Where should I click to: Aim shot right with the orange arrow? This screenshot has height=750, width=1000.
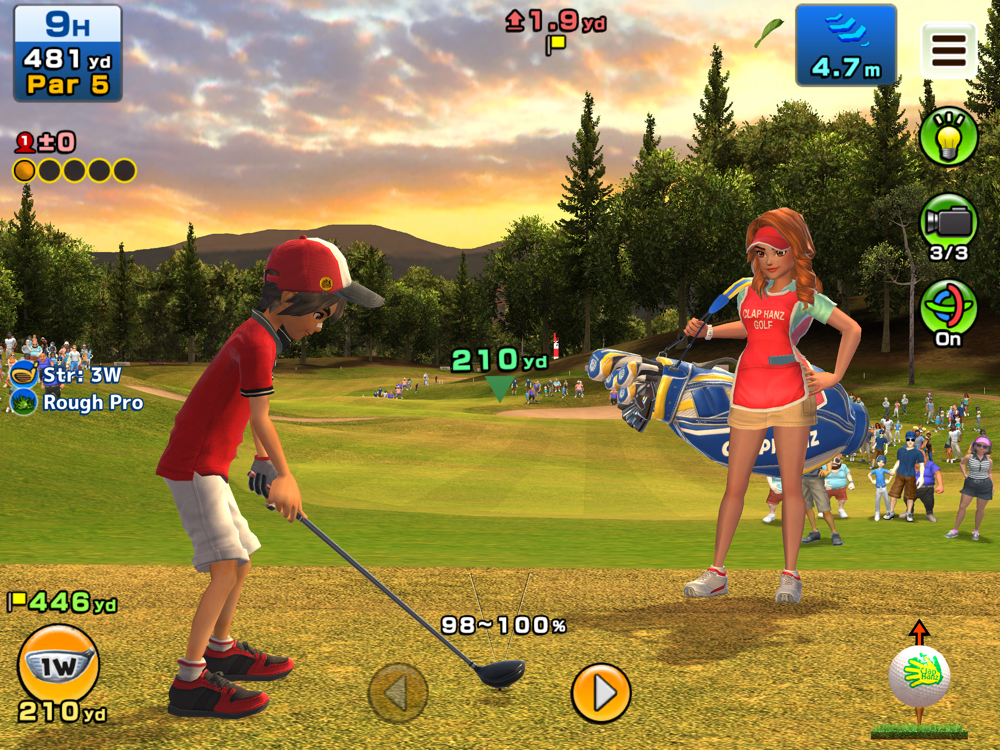pos(601,692)
